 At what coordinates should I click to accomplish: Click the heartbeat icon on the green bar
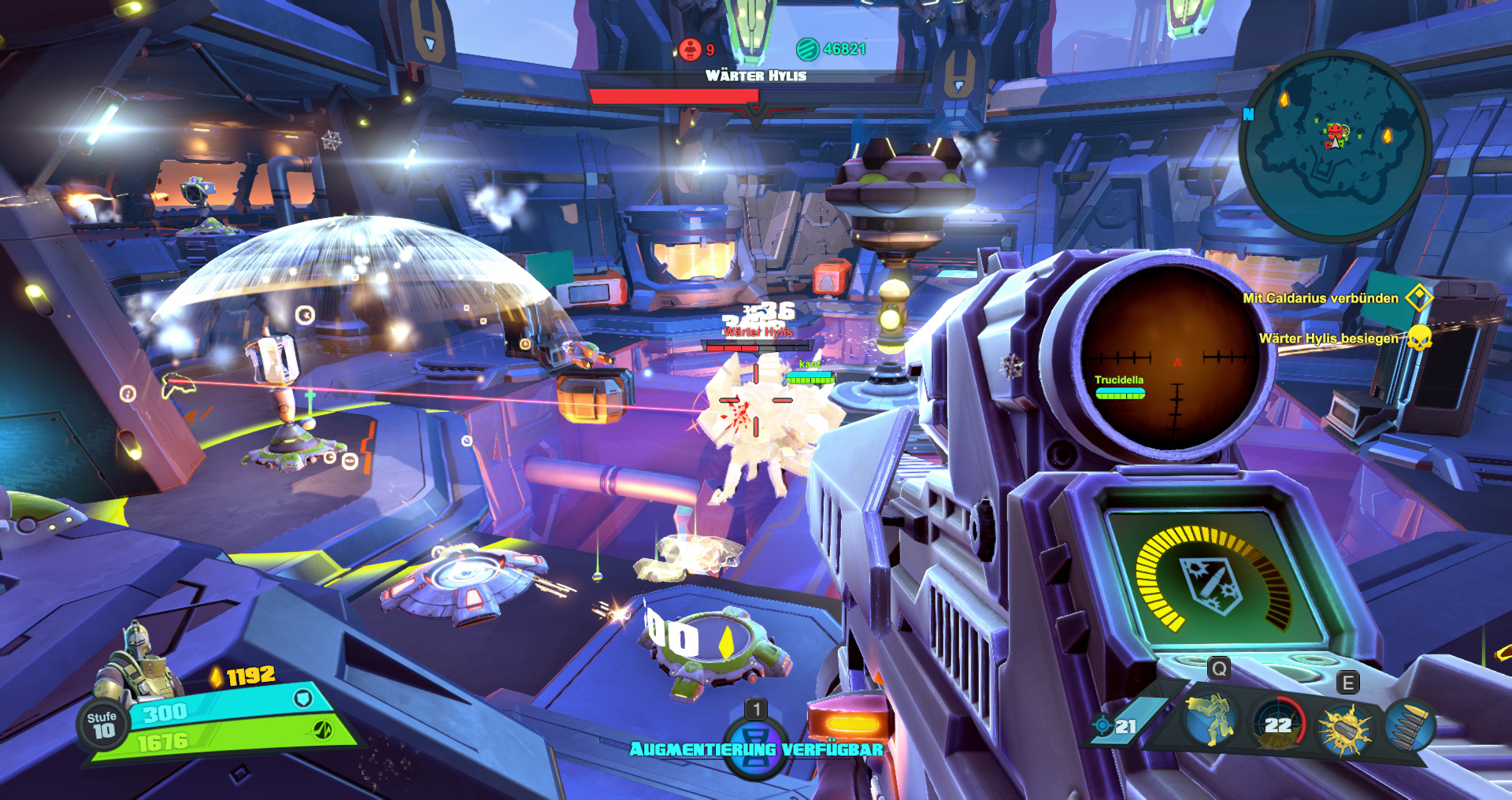click(x=323, y=730)
